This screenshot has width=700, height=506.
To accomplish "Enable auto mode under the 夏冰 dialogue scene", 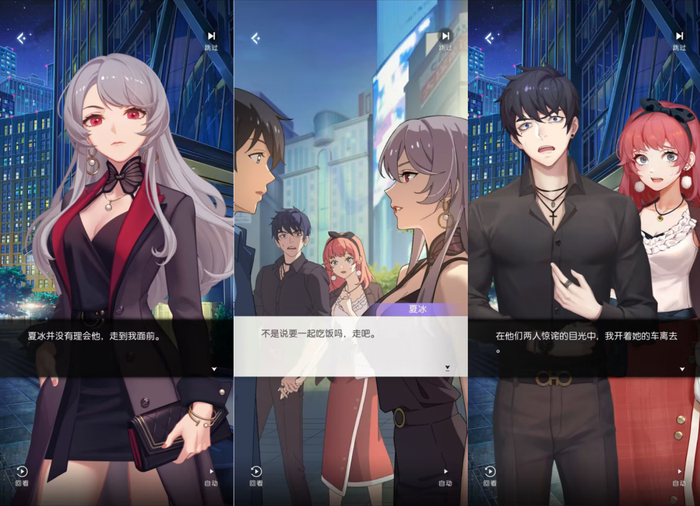I will tap(446, 473).
